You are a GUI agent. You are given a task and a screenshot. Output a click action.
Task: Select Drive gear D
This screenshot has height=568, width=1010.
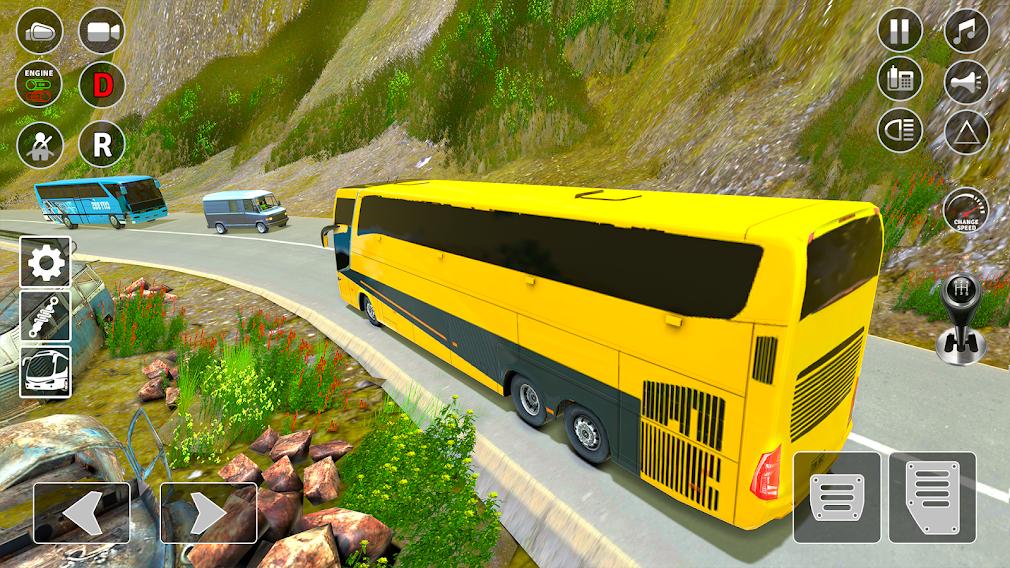[x=101, y=86]
